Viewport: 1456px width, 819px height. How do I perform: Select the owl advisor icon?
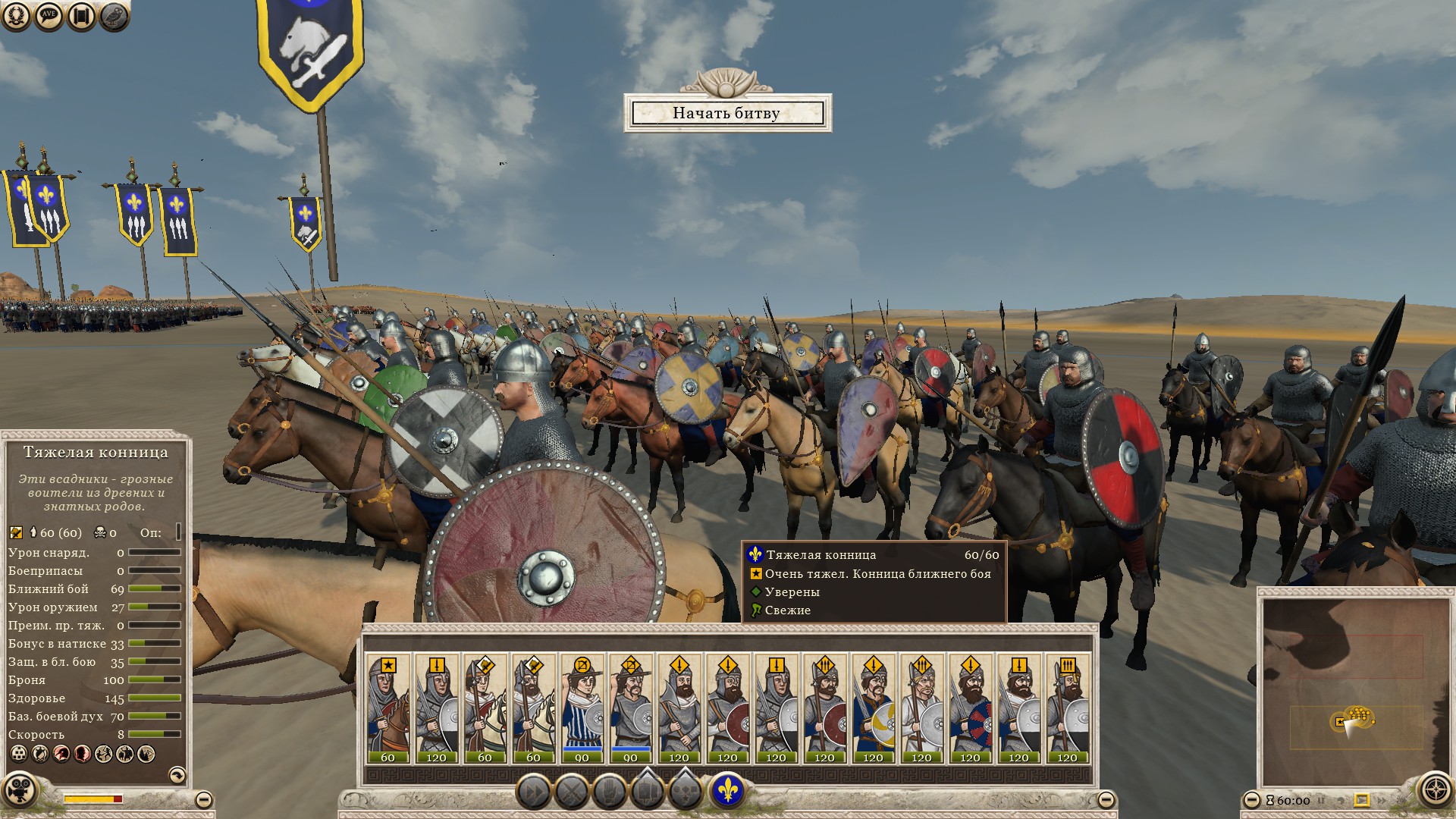pos(111,17)
